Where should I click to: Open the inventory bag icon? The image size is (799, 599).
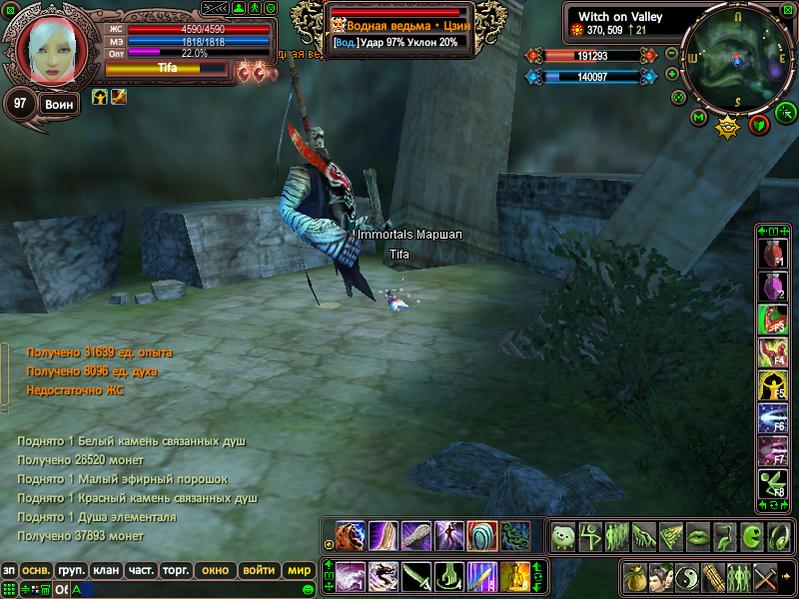[635, 577]
